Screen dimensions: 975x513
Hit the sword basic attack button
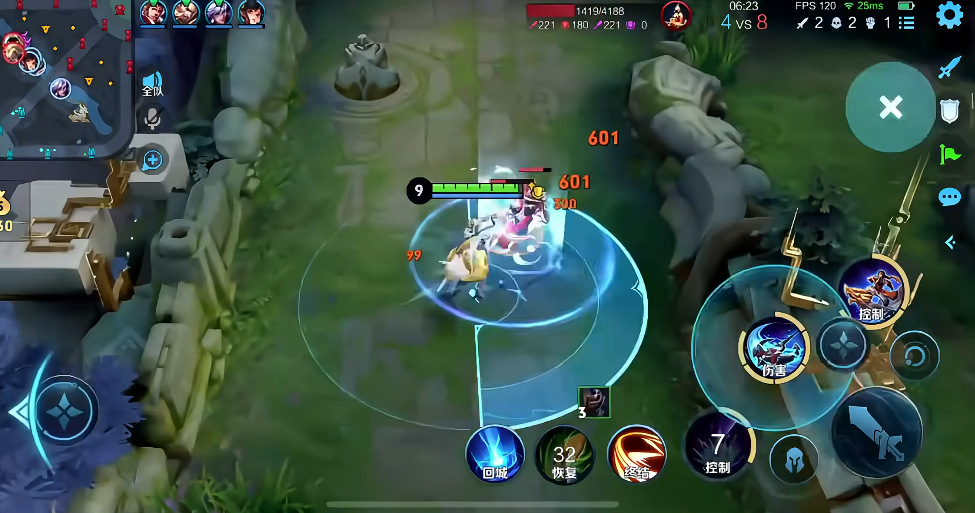[876, 432]
